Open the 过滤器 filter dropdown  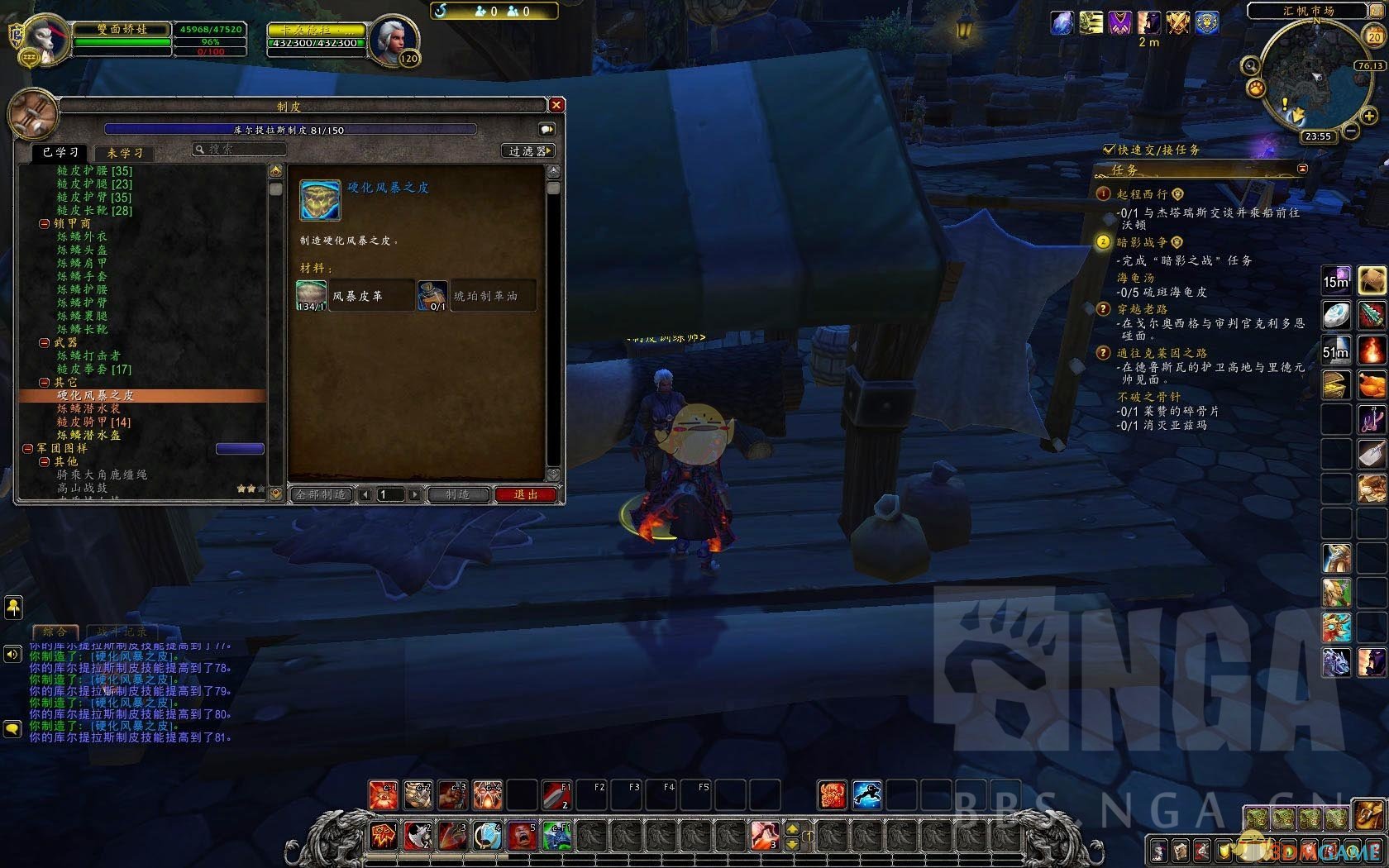point(528,151)
